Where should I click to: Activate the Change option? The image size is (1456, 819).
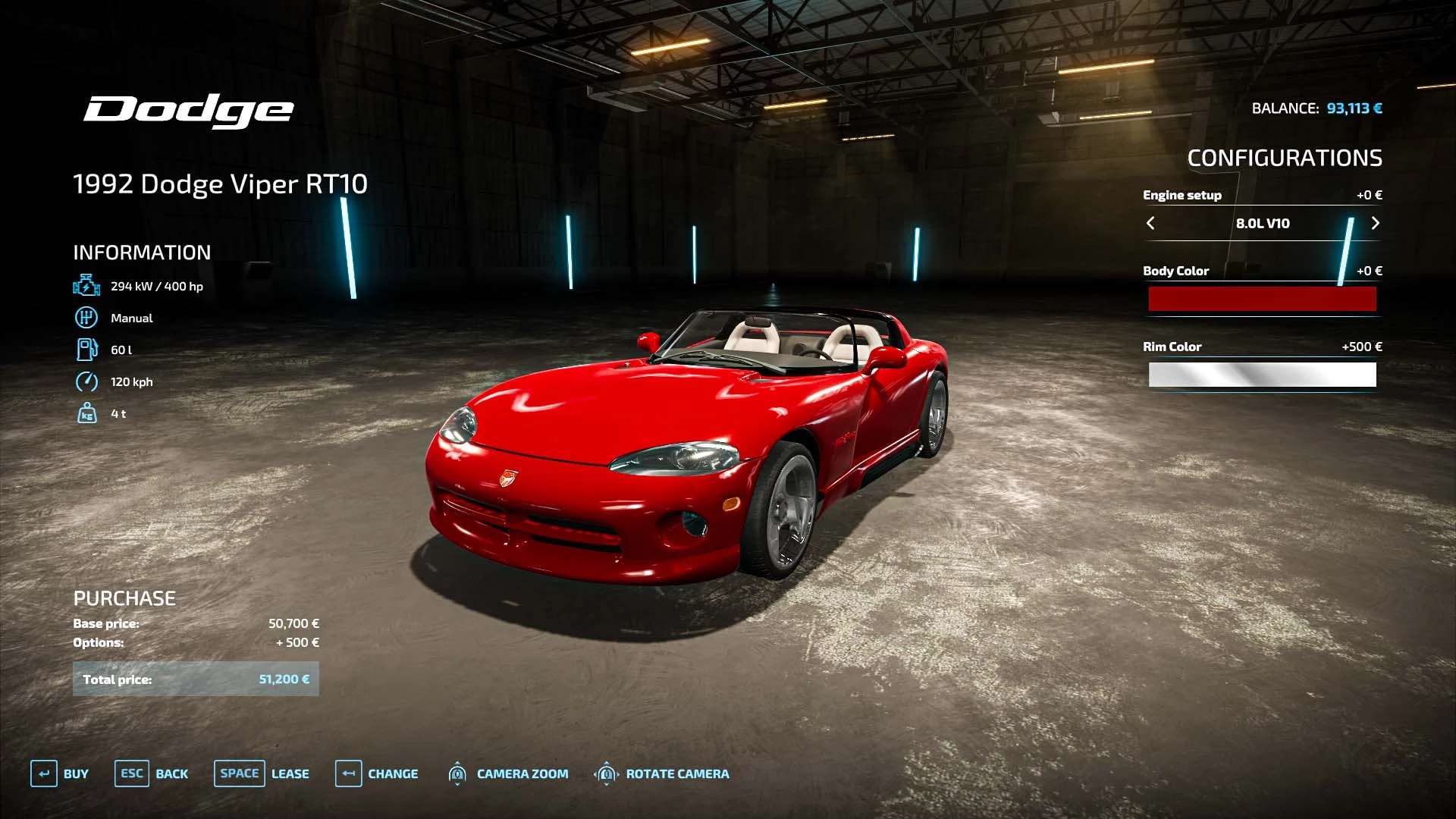[x=376, y=773]
